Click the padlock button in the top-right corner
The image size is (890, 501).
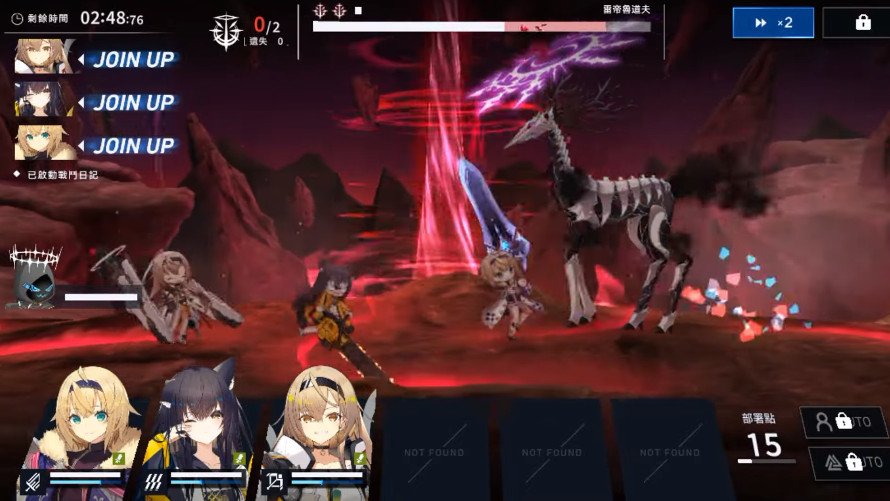click(861, 23)
